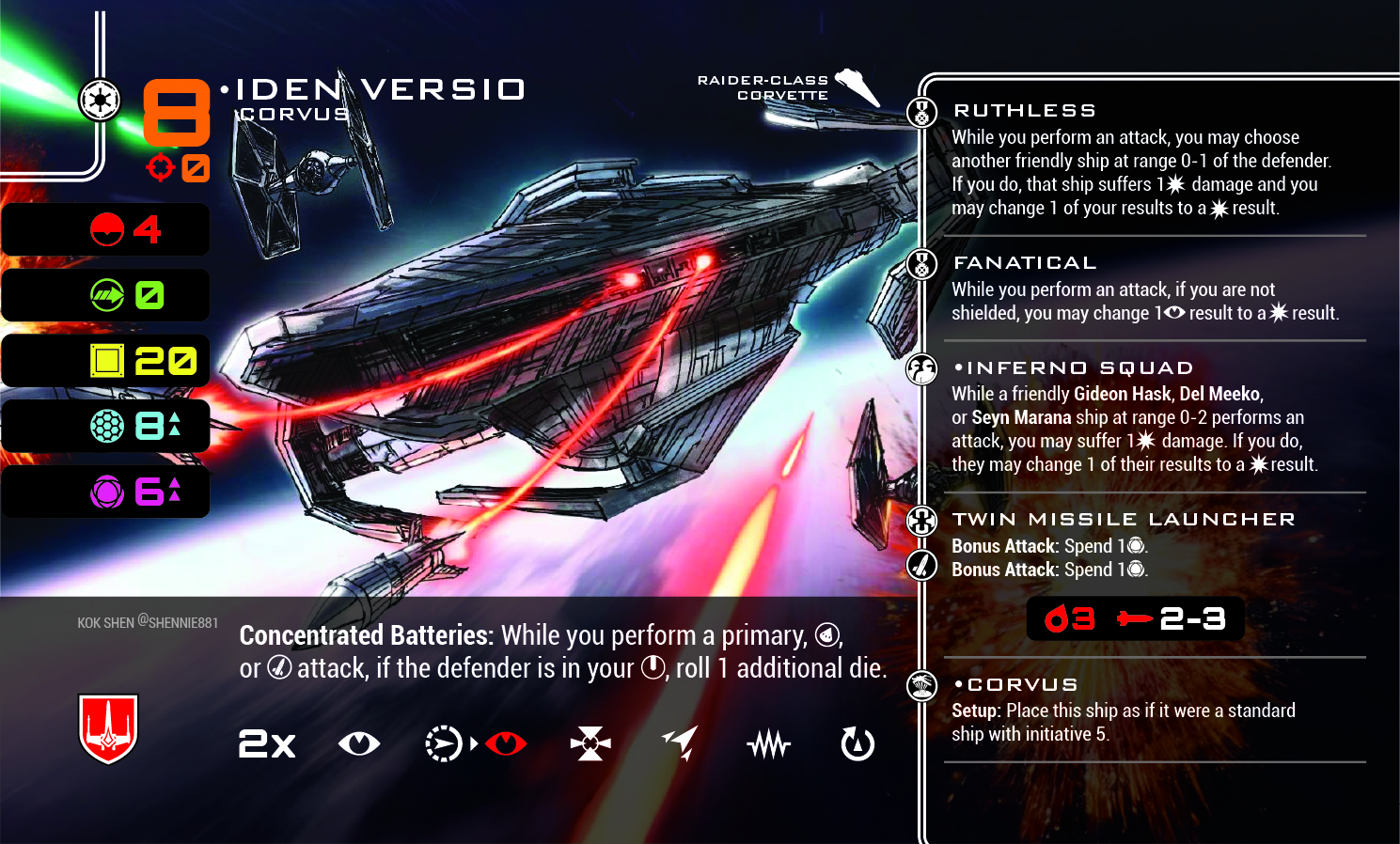Select the Twin Missile Launcher upgrade
Viewport: 1400px width, 844px height.
click(x=1124, y=520)
